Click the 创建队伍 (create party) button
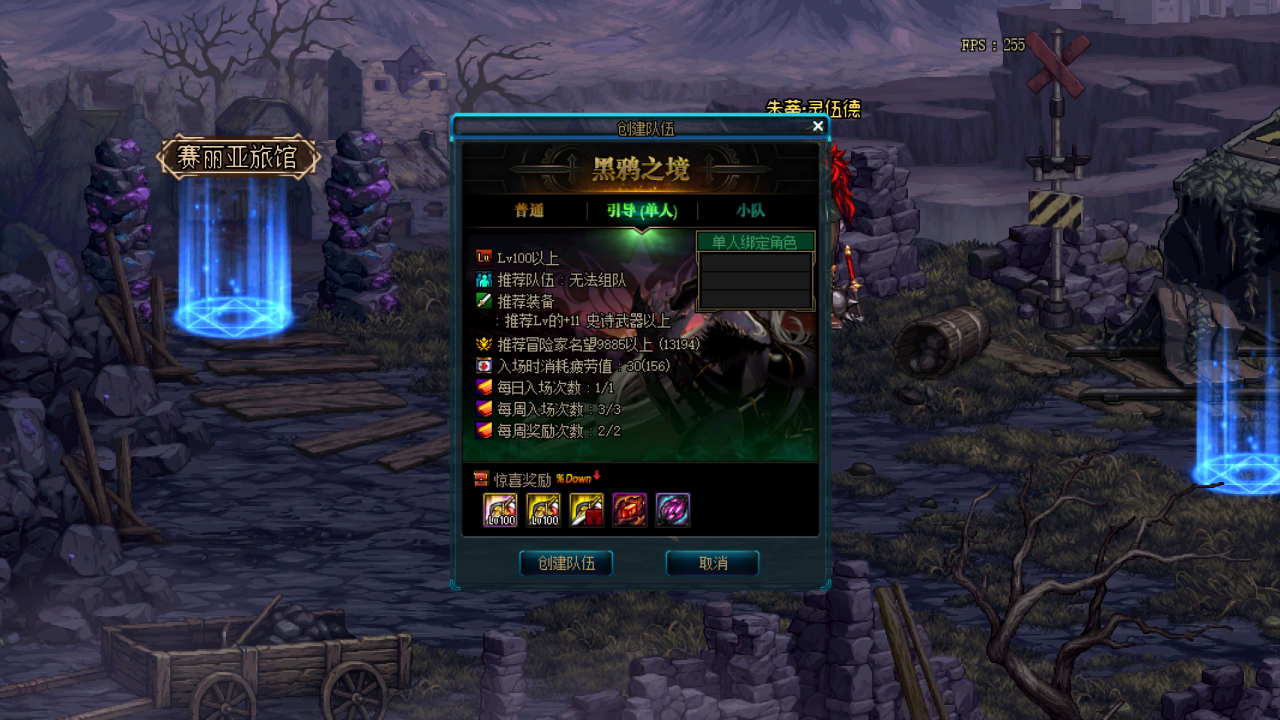The height and width of the screenshot is (720, 1280). (x=566, y=563)
